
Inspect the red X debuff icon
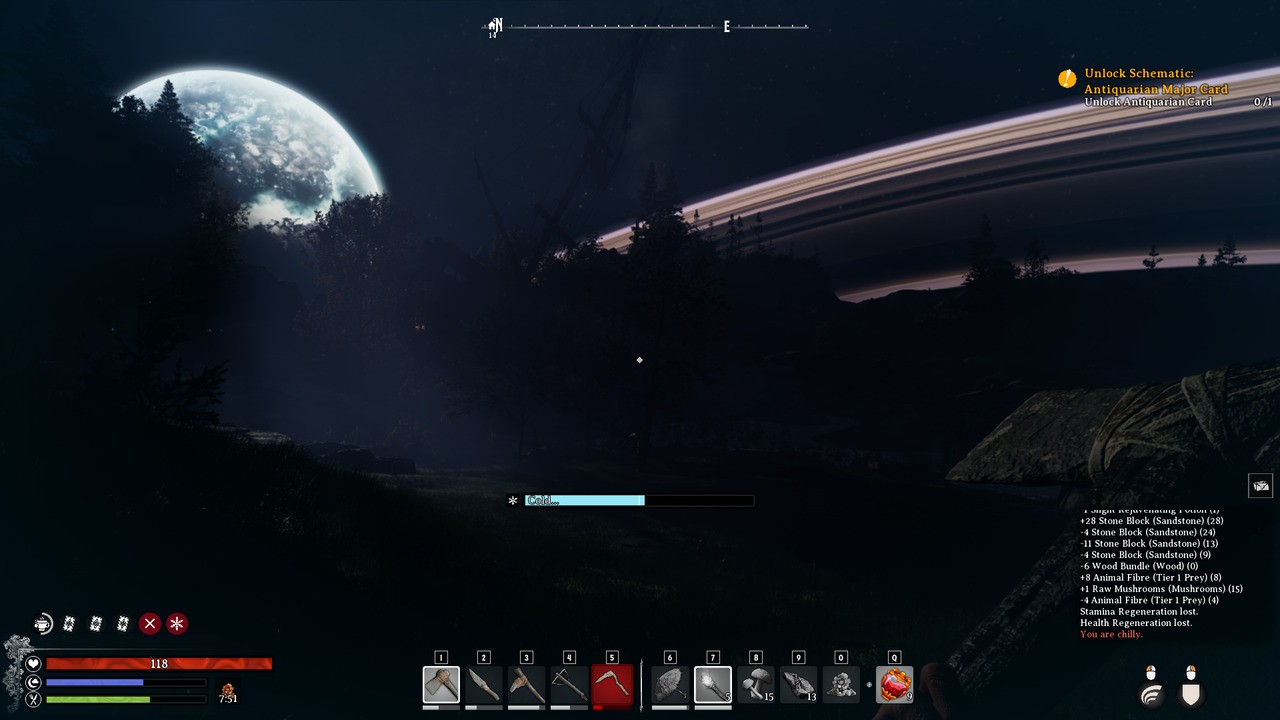pyautogui.click(x=150, y=624)
